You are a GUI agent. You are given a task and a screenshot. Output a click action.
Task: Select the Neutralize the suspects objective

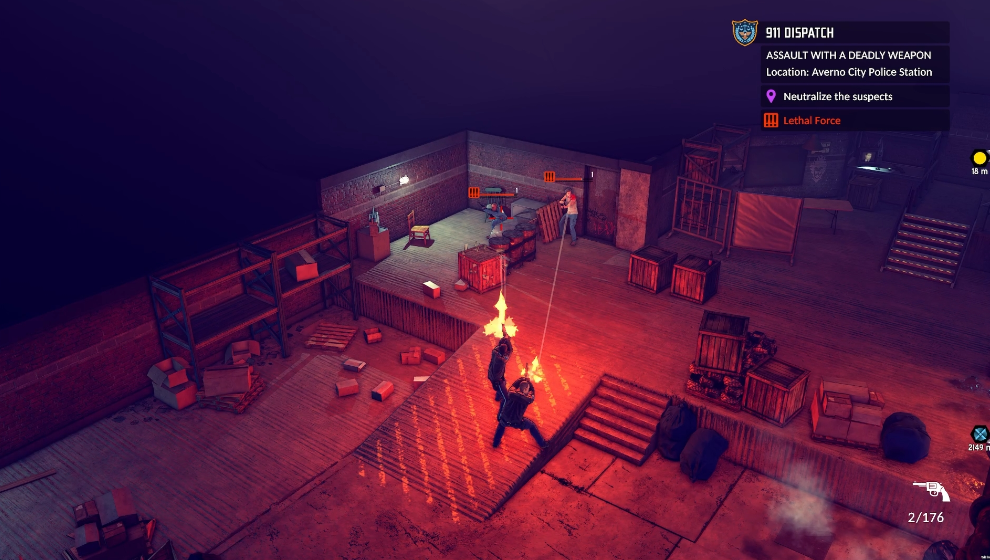coord(838,97)
